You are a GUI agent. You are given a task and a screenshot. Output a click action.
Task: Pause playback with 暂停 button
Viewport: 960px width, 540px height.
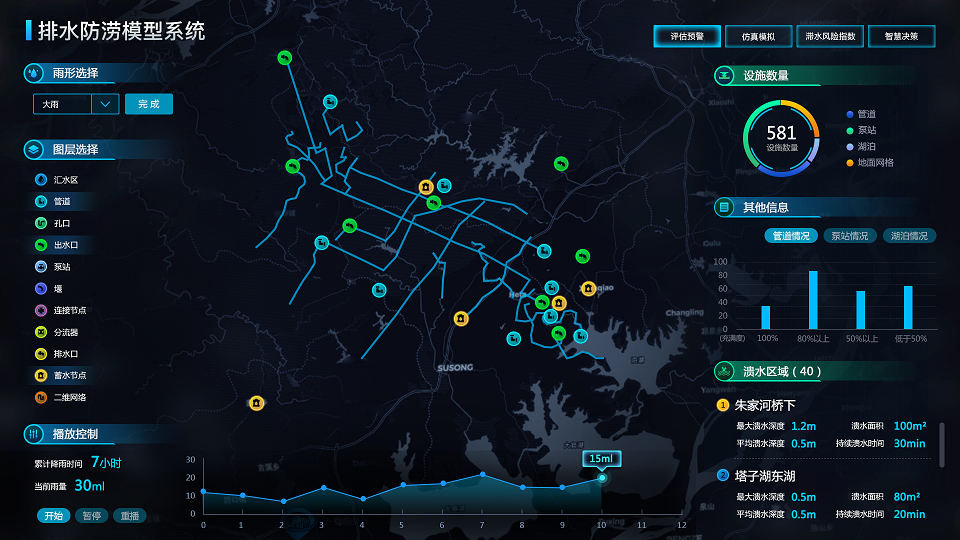(x=92, y=516)
